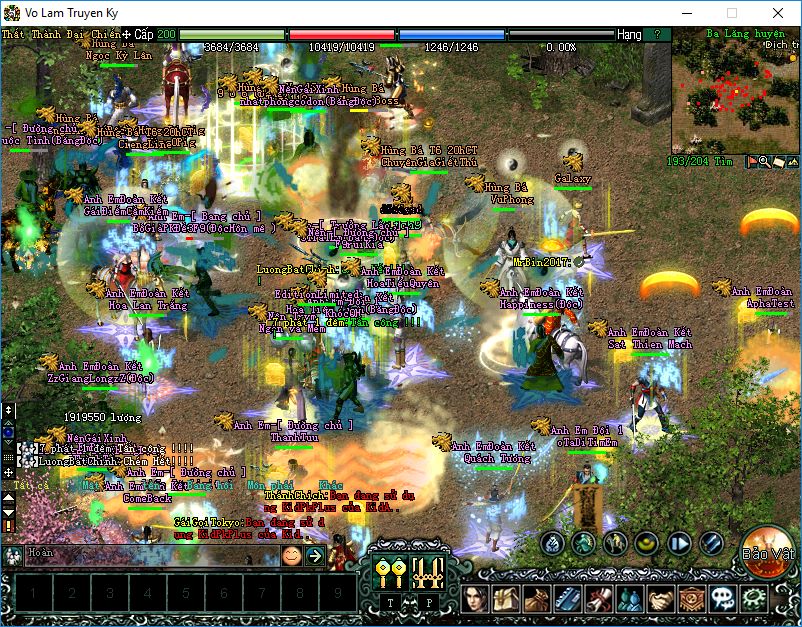Click the red flag minimap button
This screenshot has width=802, height=627.
pos(753,161)
